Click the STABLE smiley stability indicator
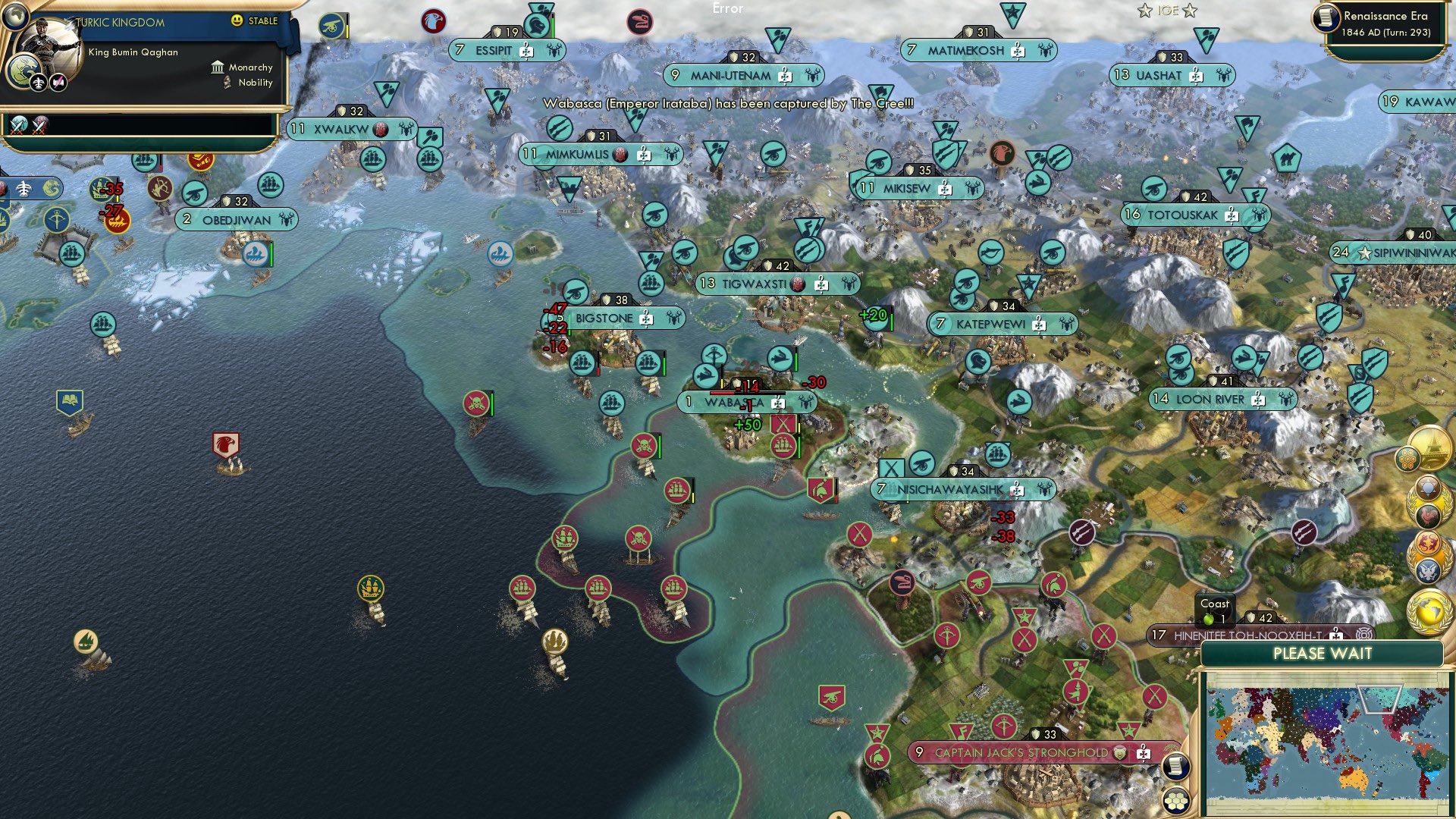 (237, 20)
